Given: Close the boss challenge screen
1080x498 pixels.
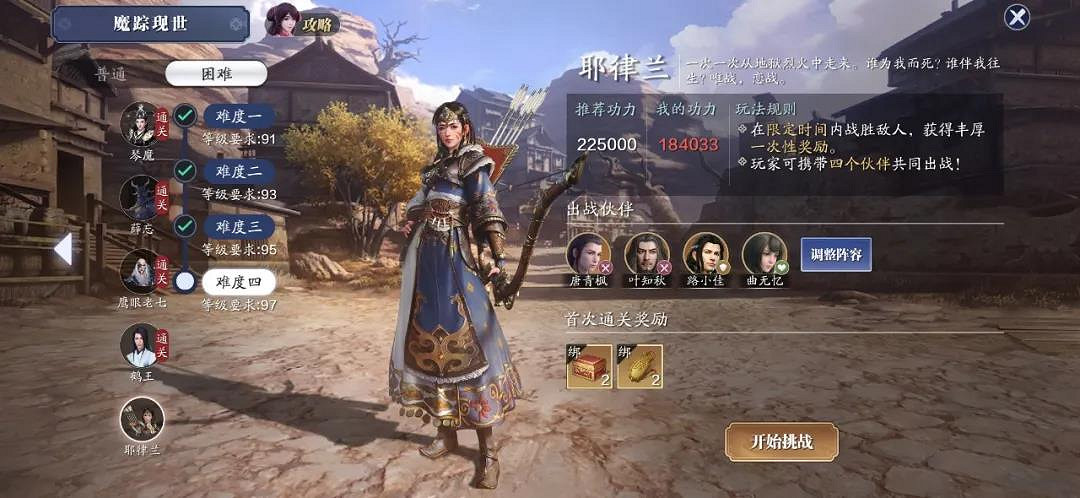Looking at the screenshot, I should (1017, 18).
